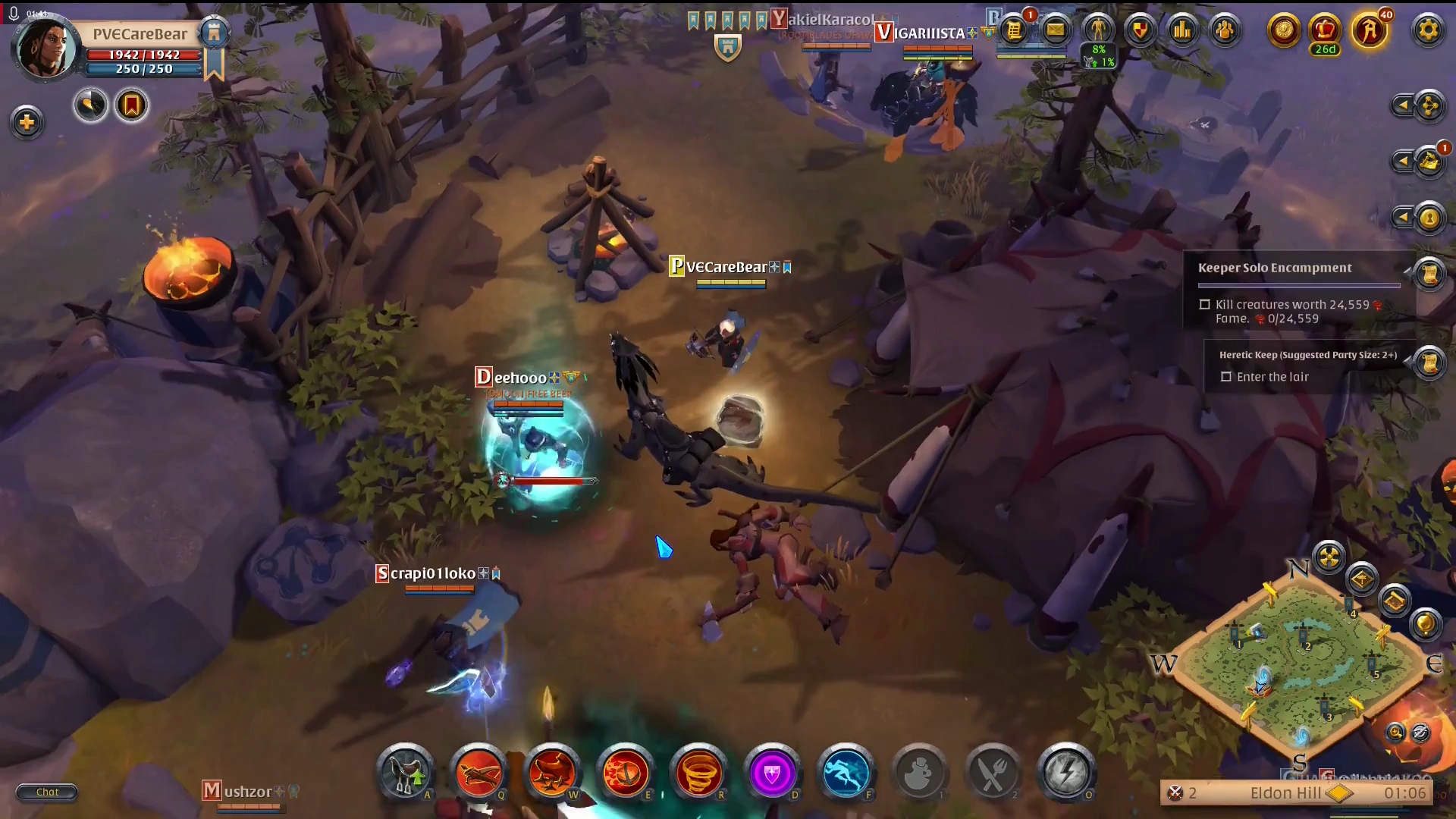Click the PVECareBear character portrait
This screenshot has width=1456, height=819.
[x=45, y=48]
